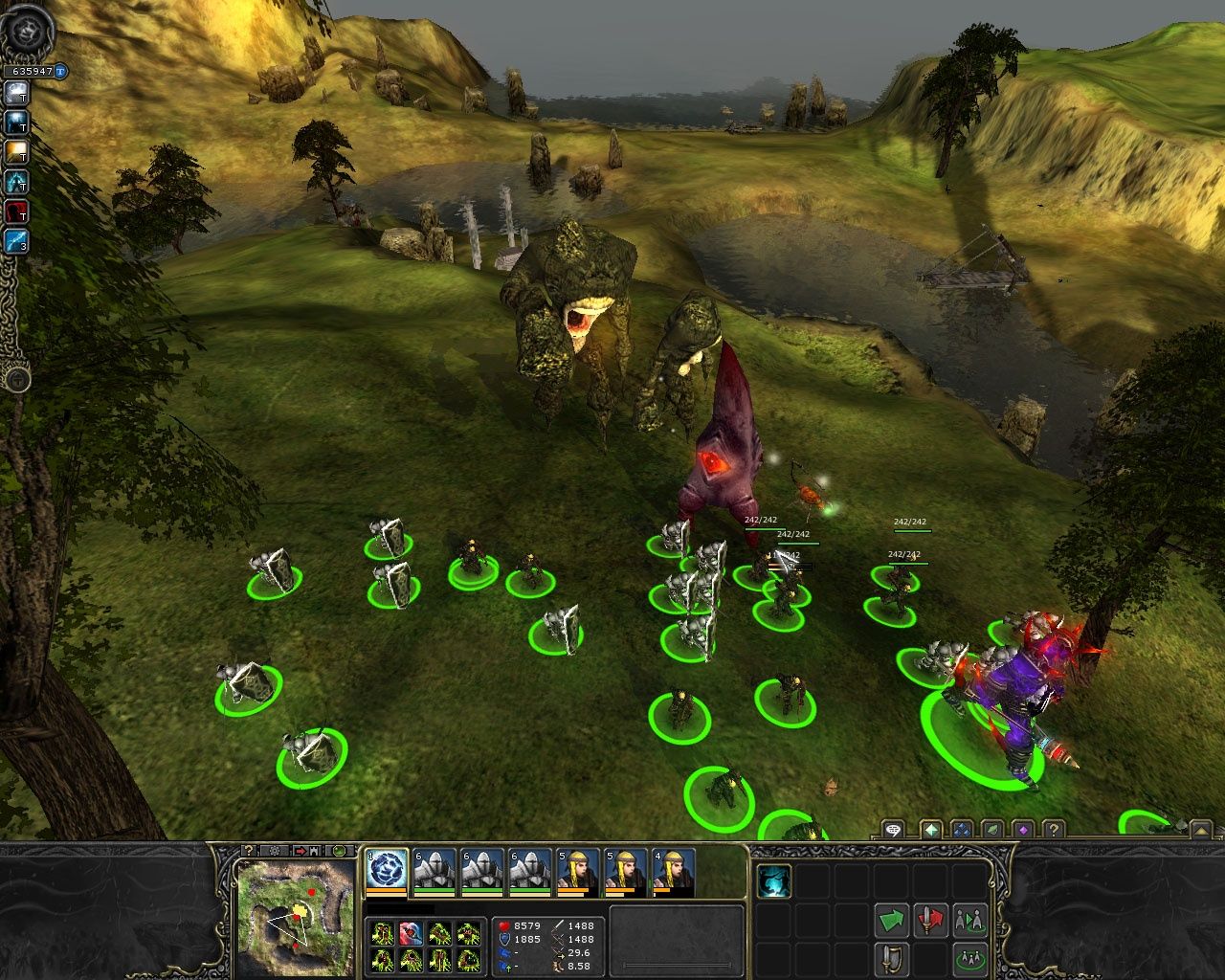Select the purple gem tab
The width and height of the screenshot is (1225, 980).
pyautogui.click(x=1023, y=830)
